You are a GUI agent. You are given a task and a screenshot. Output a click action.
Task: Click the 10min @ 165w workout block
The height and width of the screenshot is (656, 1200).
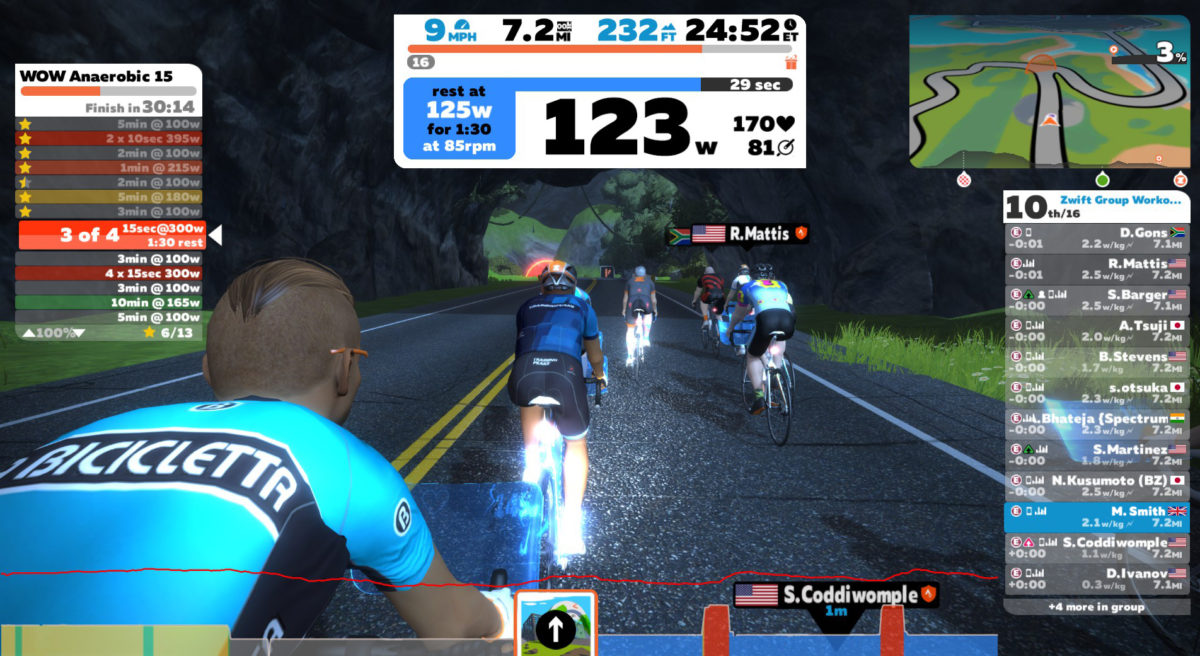point(110,302)
